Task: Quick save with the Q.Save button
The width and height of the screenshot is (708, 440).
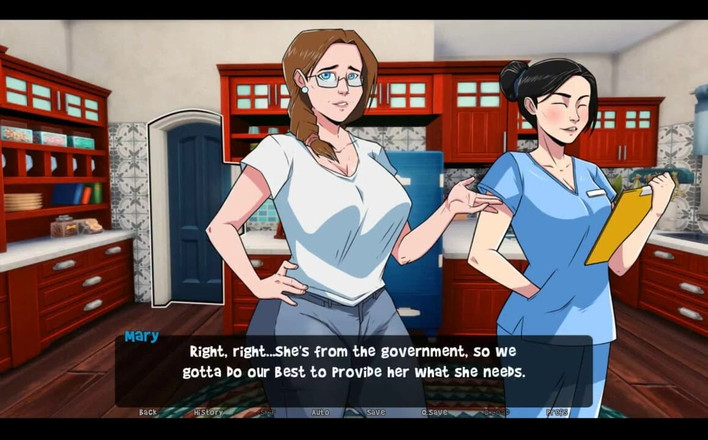Action: tap(434, 412)
